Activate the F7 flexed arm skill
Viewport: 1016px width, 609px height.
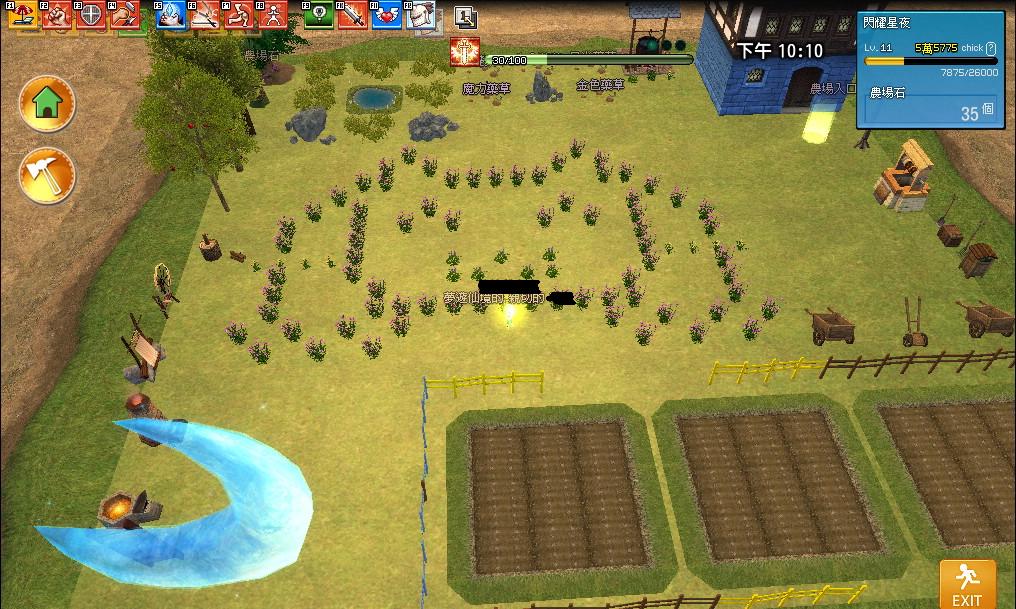click(x=239, y=14)
